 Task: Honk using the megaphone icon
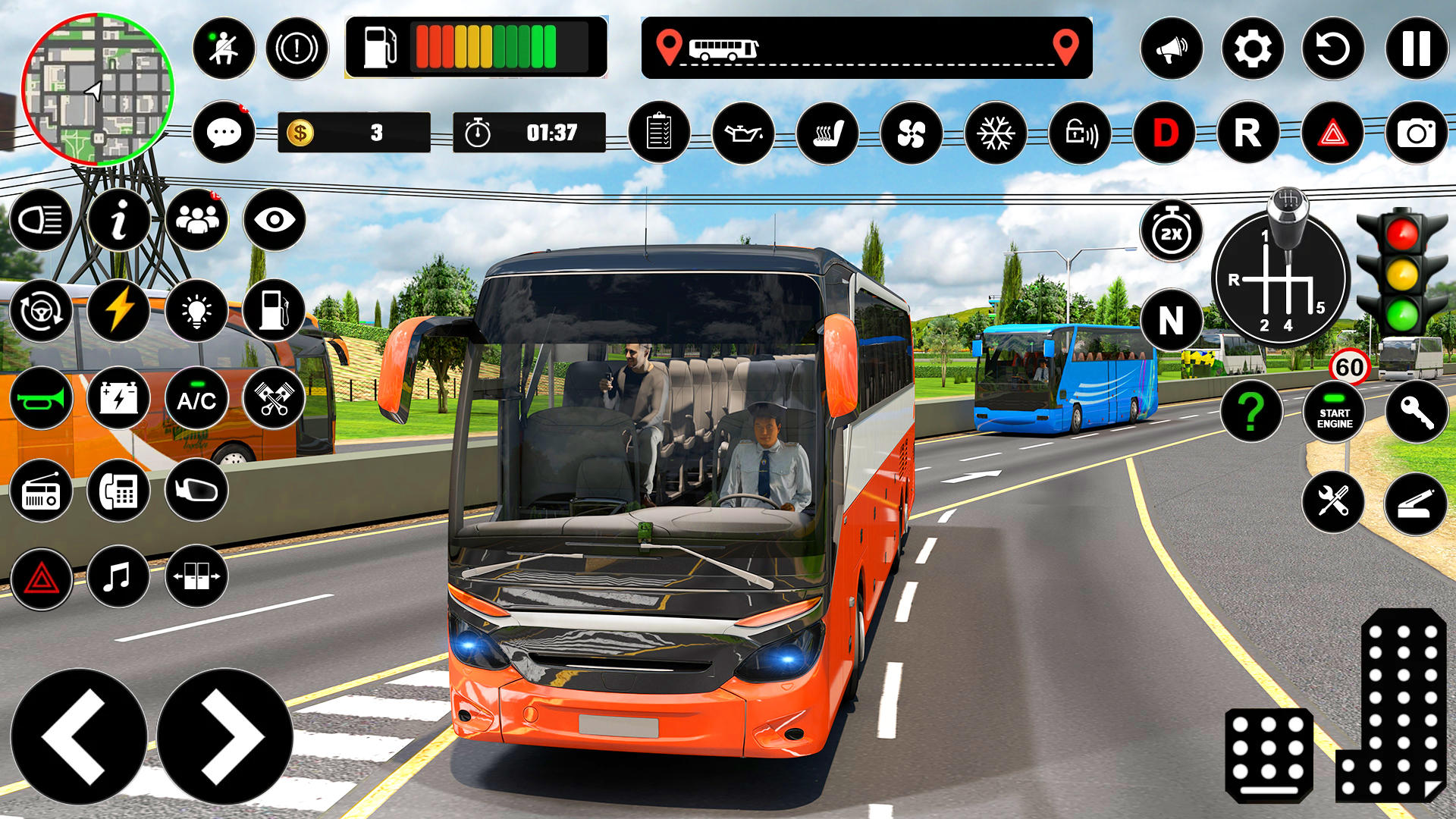click(x=1171, y=49)
